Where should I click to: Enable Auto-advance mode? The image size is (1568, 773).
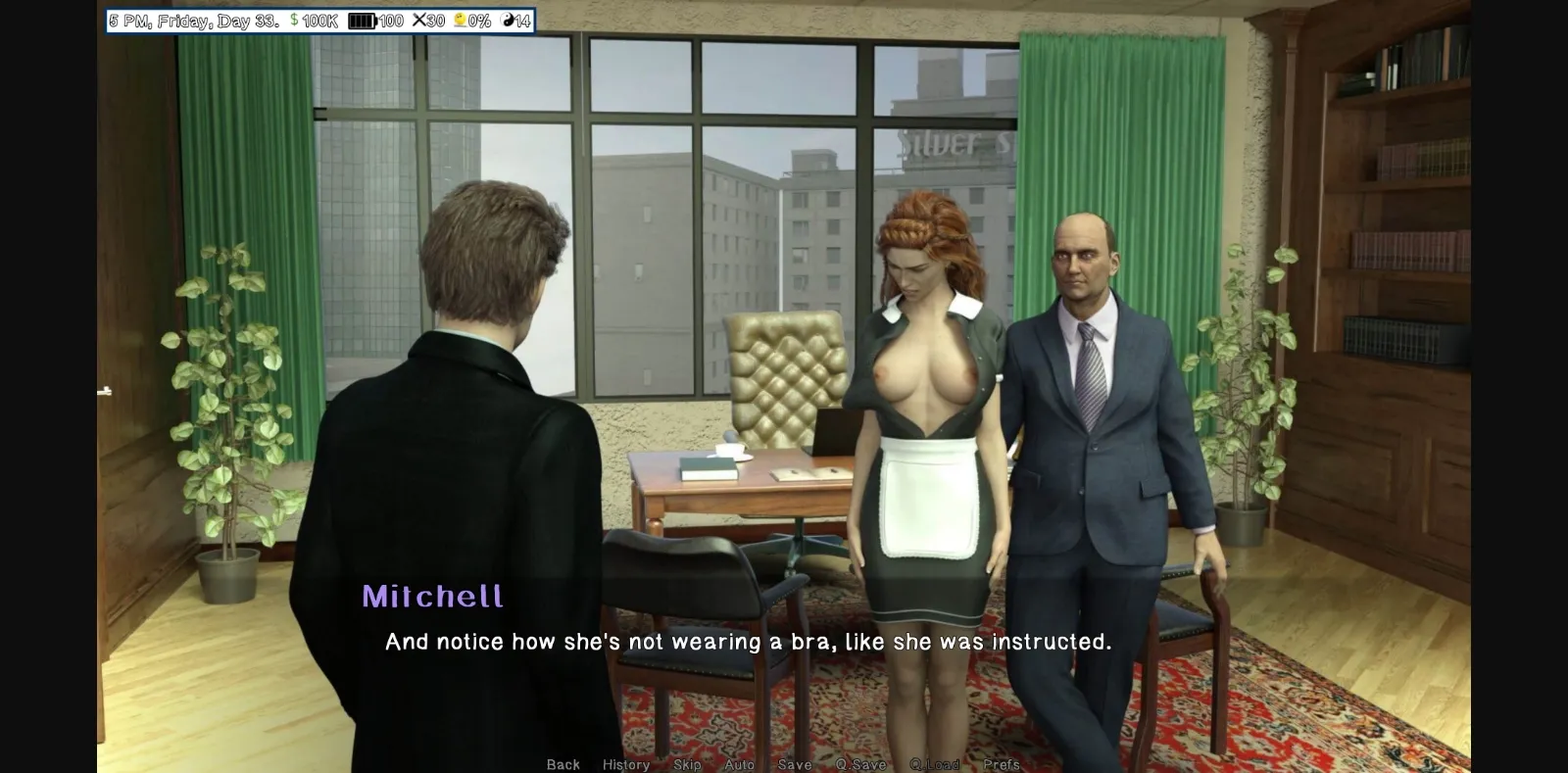pyautogui.click(x=740, y=763)
